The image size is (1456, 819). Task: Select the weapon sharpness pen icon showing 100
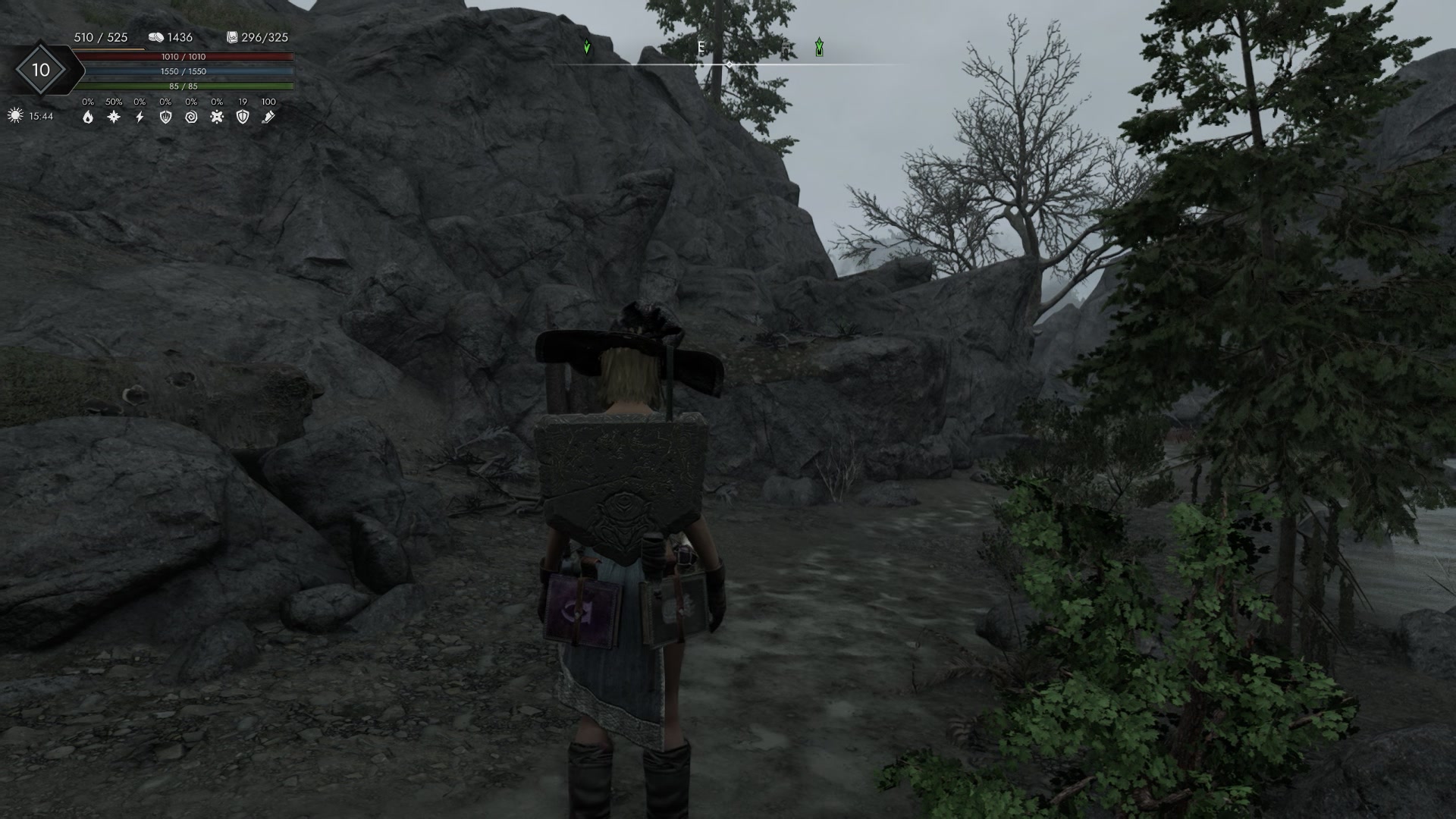[x=269, y=118]
